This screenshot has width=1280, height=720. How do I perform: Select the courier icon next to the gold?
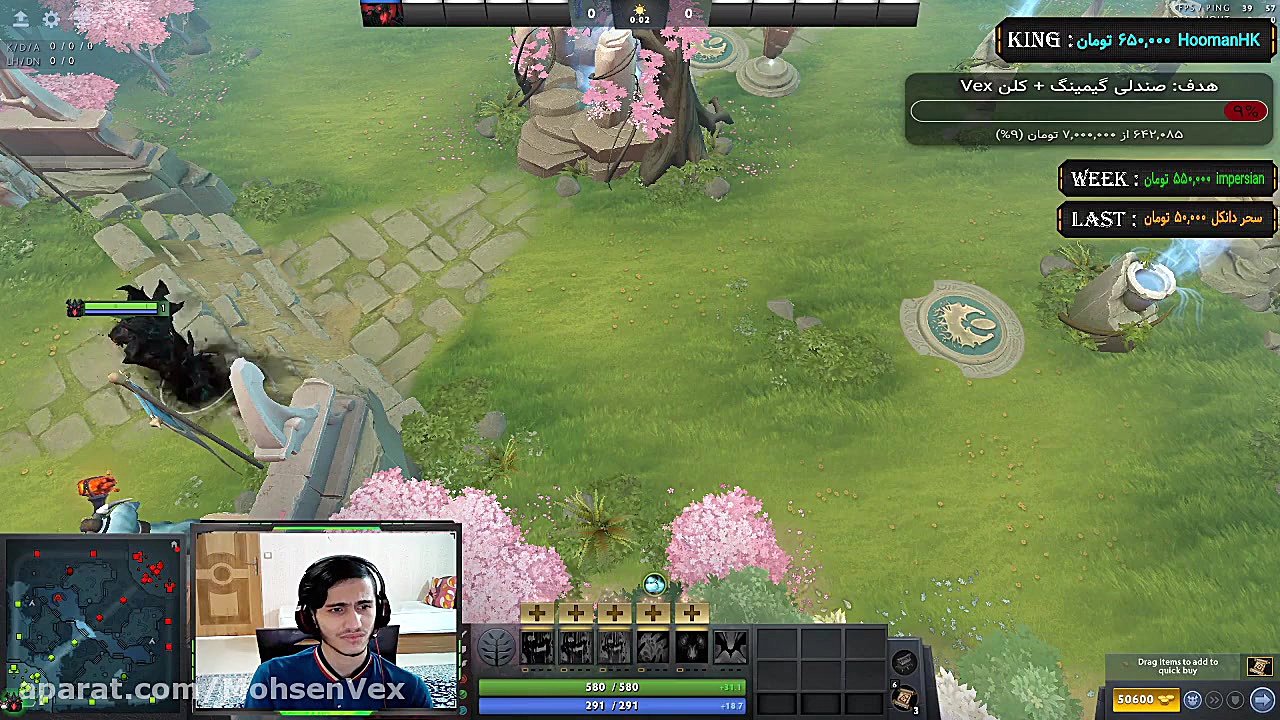click(1192, 700)
